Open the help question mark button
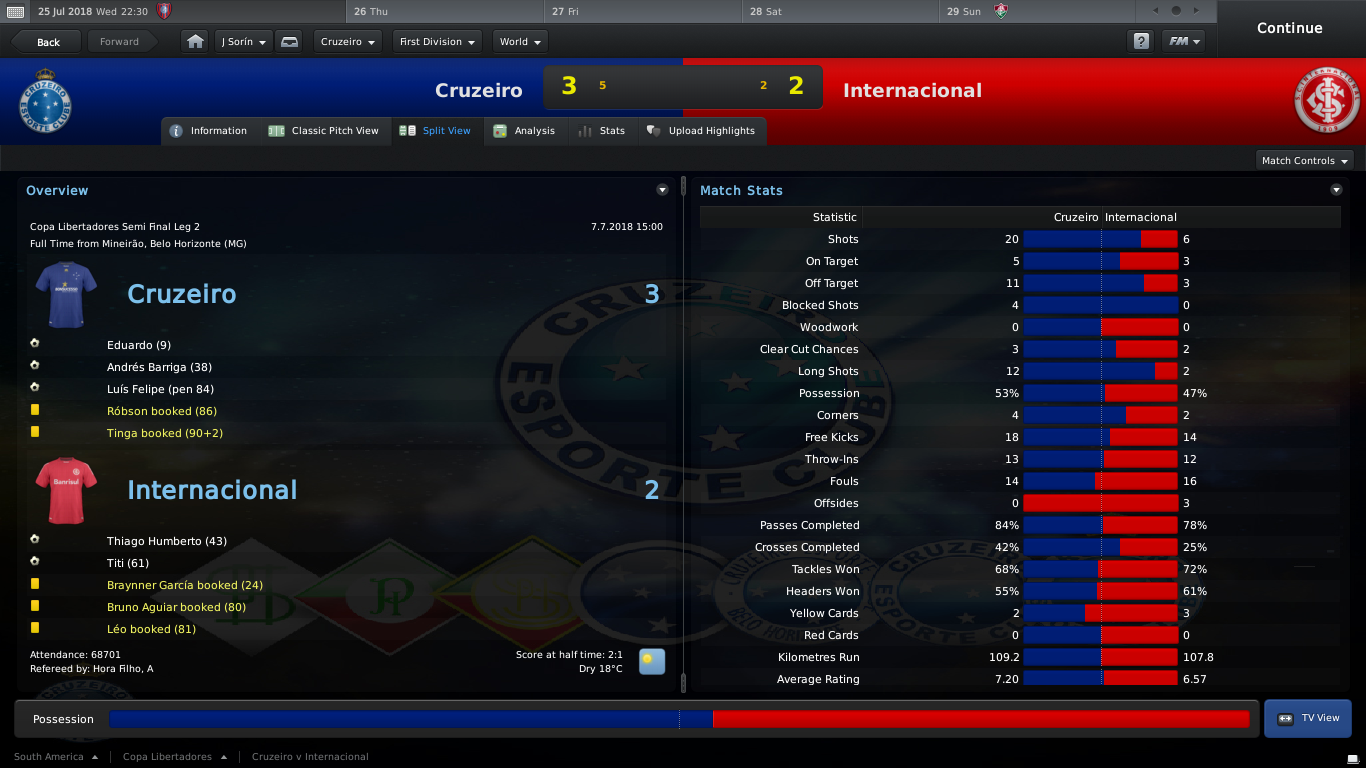Image resolution: width=1366 pixels, height=768 pixels. 1140,42
